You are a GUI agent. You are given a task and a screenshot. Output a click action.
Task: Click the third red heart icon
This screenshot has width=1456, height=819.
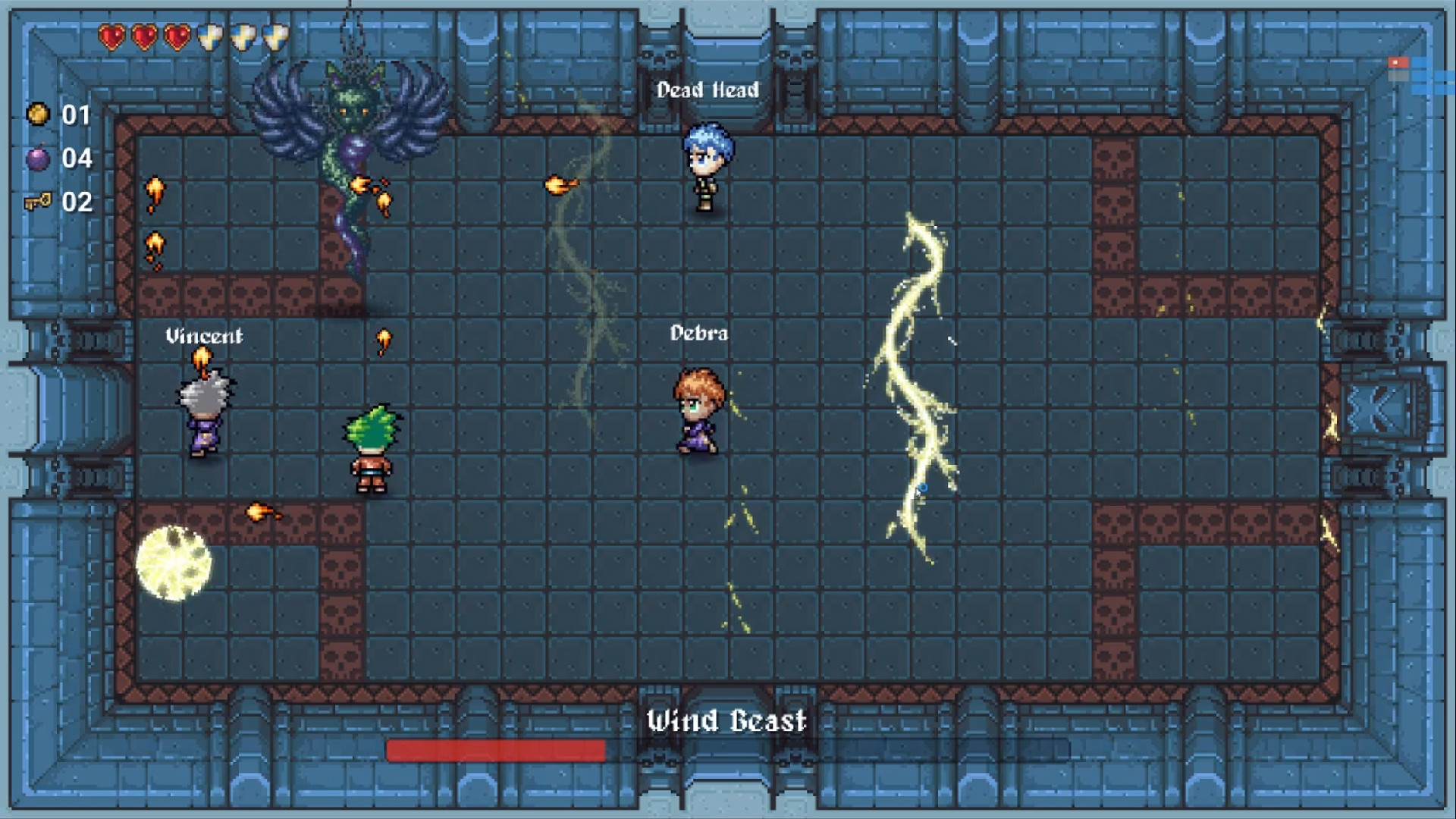[x=177, y=36]
